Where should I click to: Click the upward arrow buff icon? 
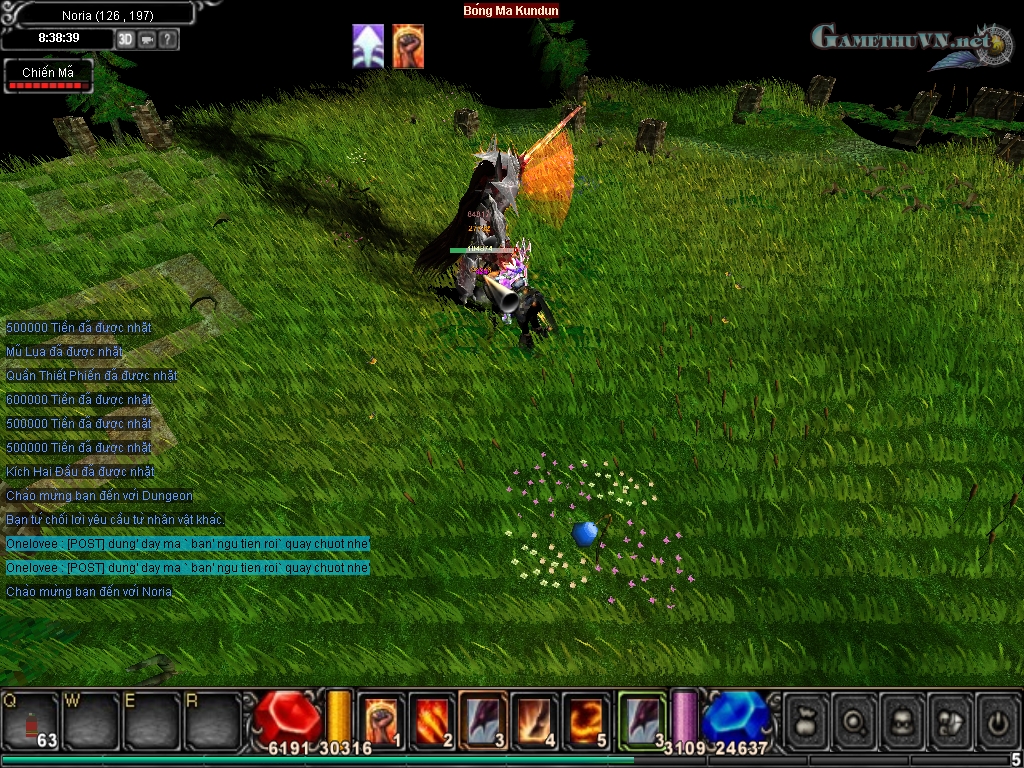click(368, 47)
